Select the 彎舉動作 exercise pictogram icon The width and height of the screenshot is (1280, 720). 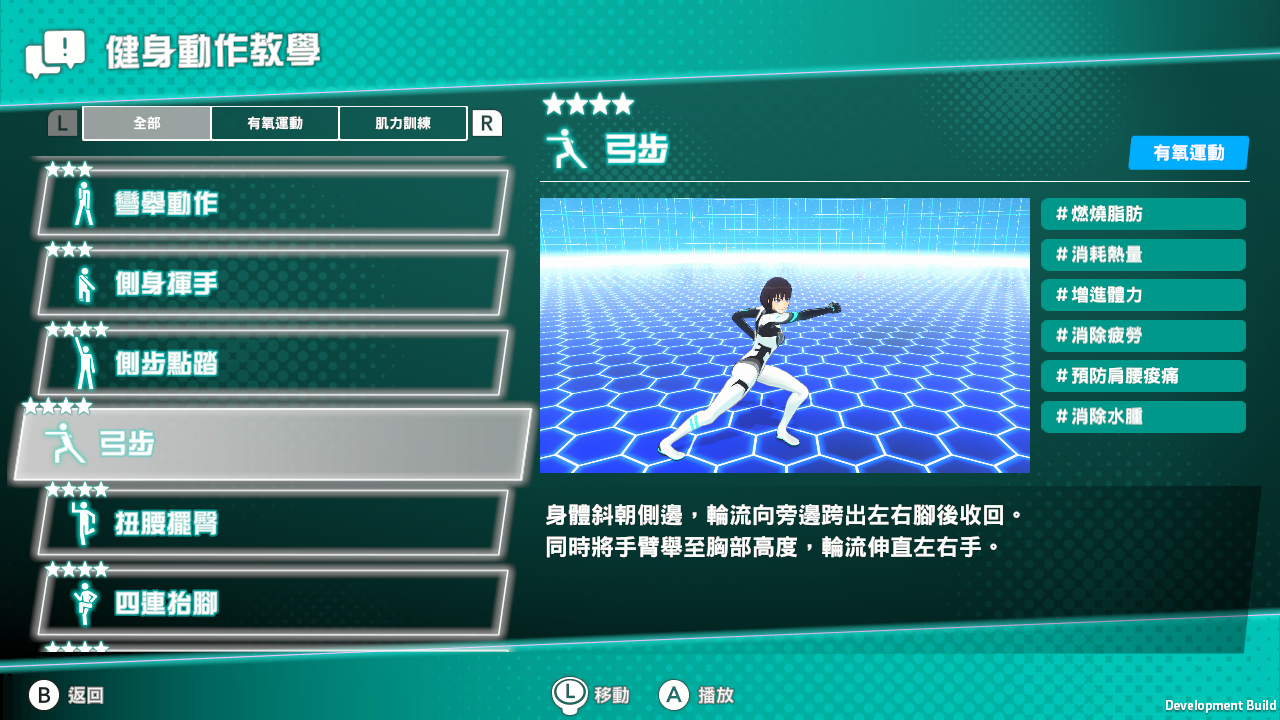pyautogui.click(x=85, y=202)
